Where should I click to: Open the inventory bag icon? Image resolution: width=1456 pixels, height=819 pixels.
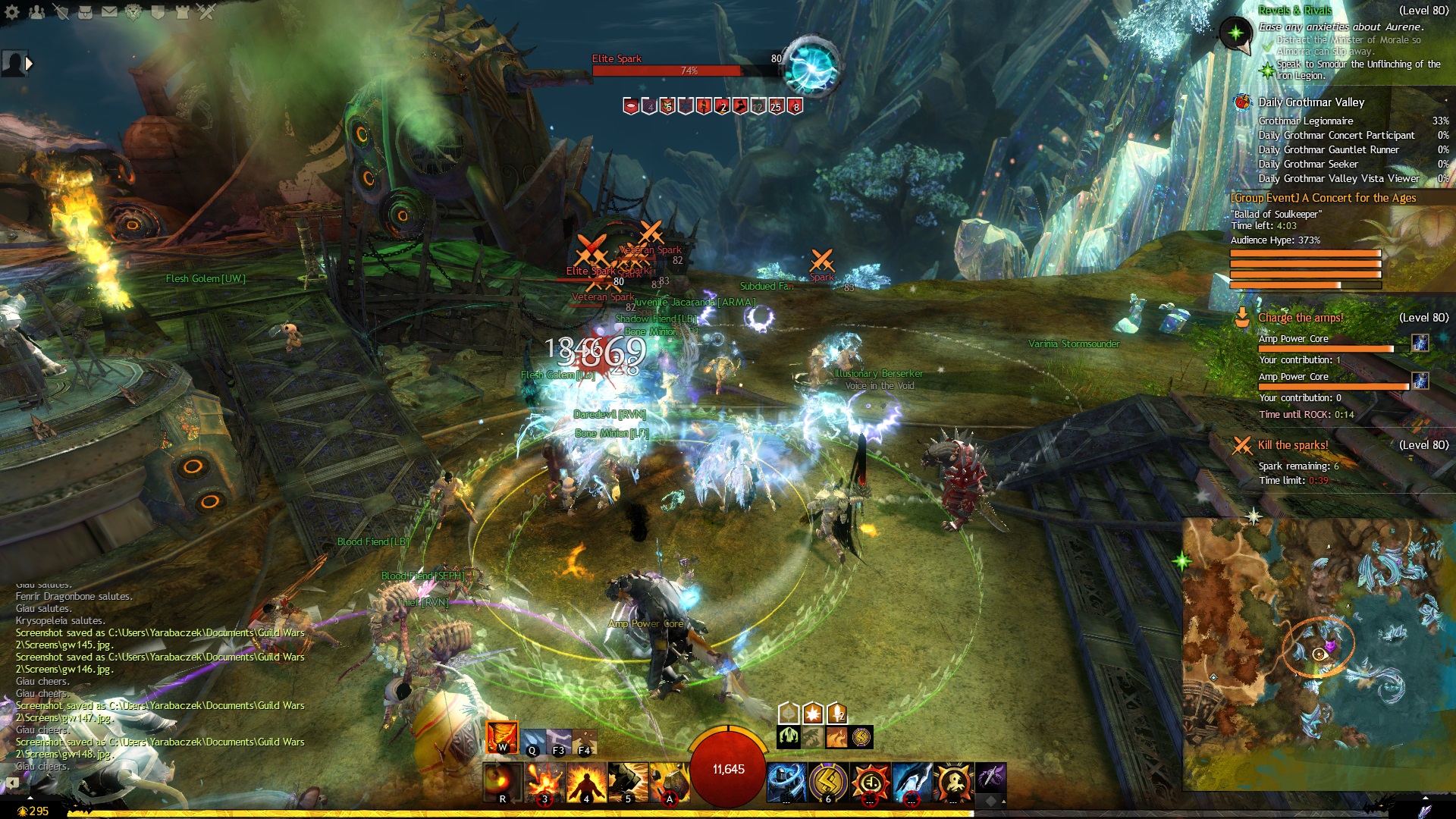coord(85,12)
